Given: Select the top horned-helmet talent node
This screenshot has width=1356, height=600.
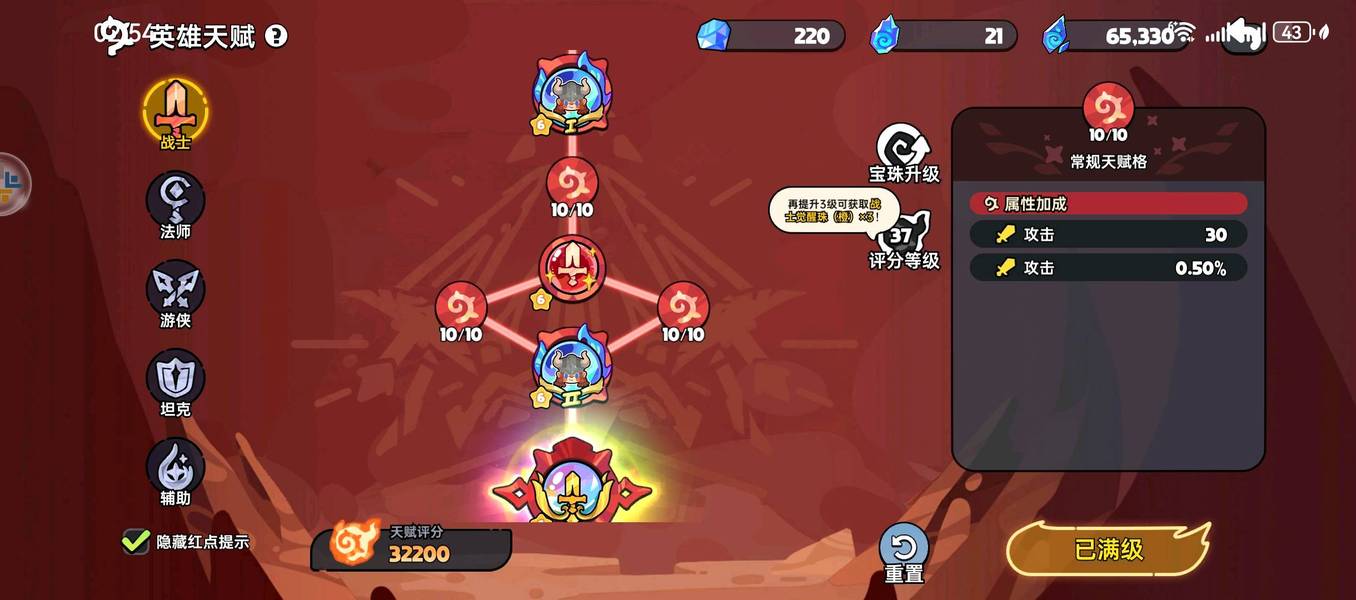Looking at the screenshot, I should pyautogui.click(x=572, y=95).
